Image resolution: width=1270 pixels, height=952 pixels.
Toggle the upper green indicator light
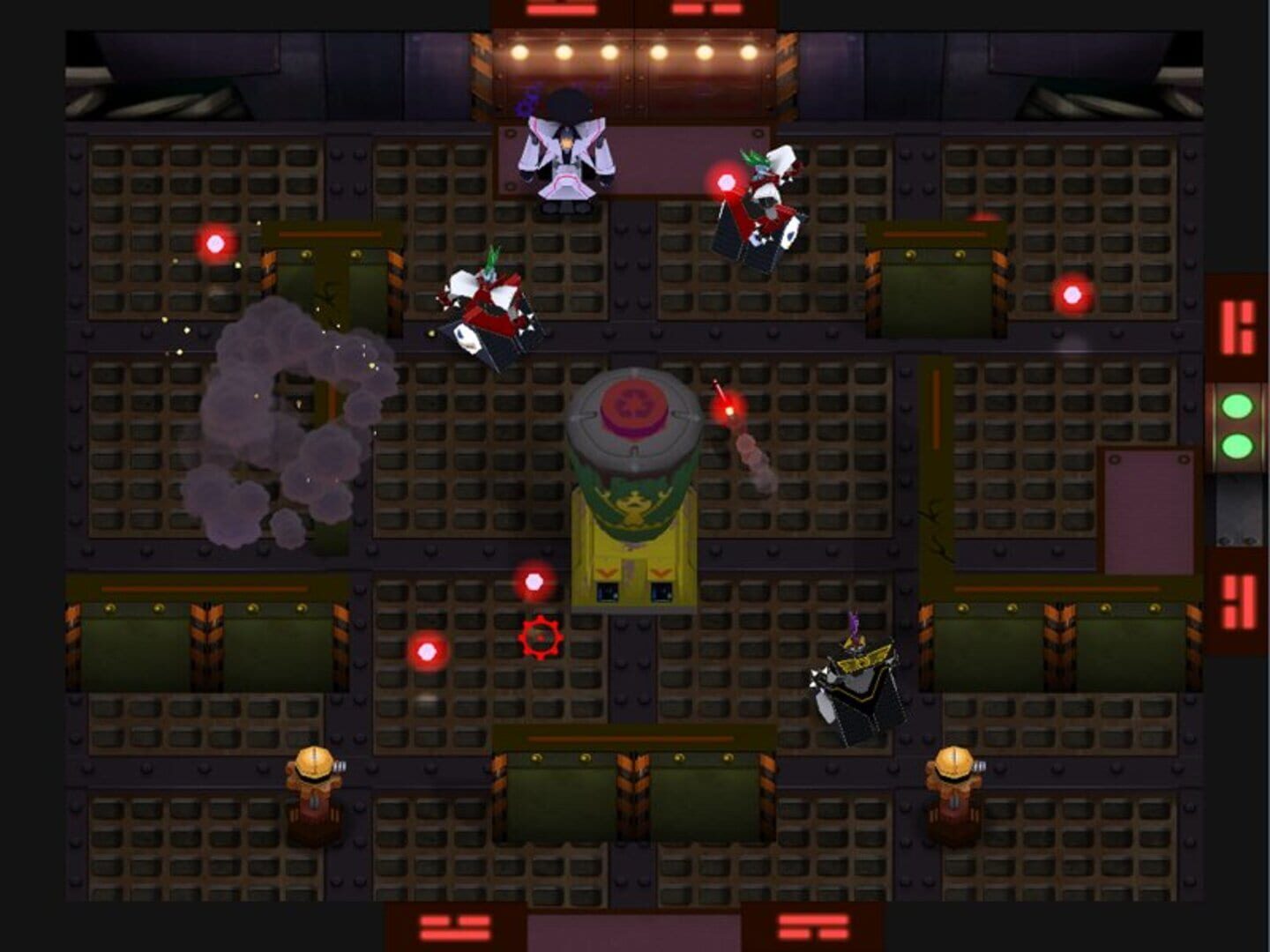1237,406
